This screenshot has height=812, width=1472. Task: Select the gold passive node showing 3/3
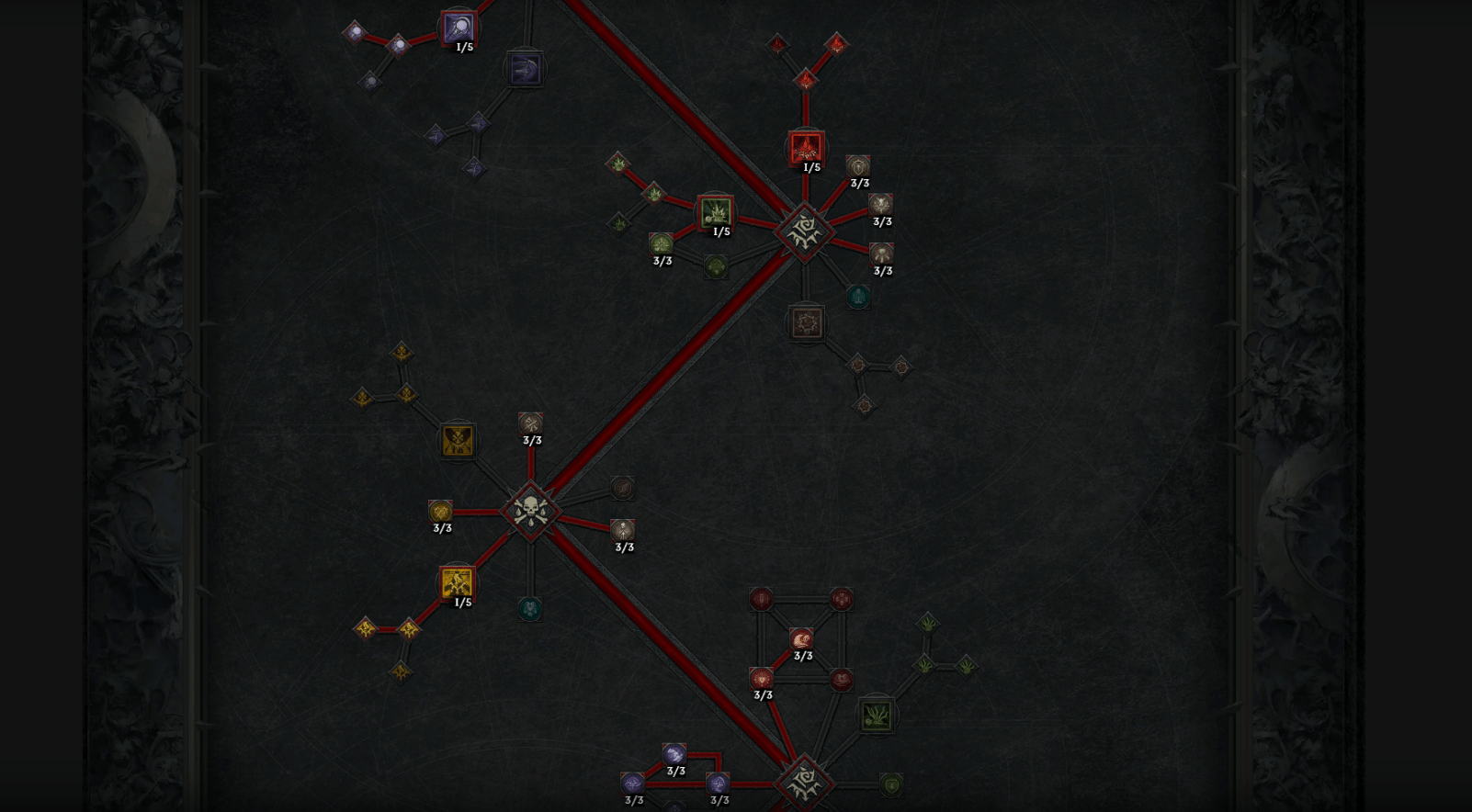coord(440,512)
